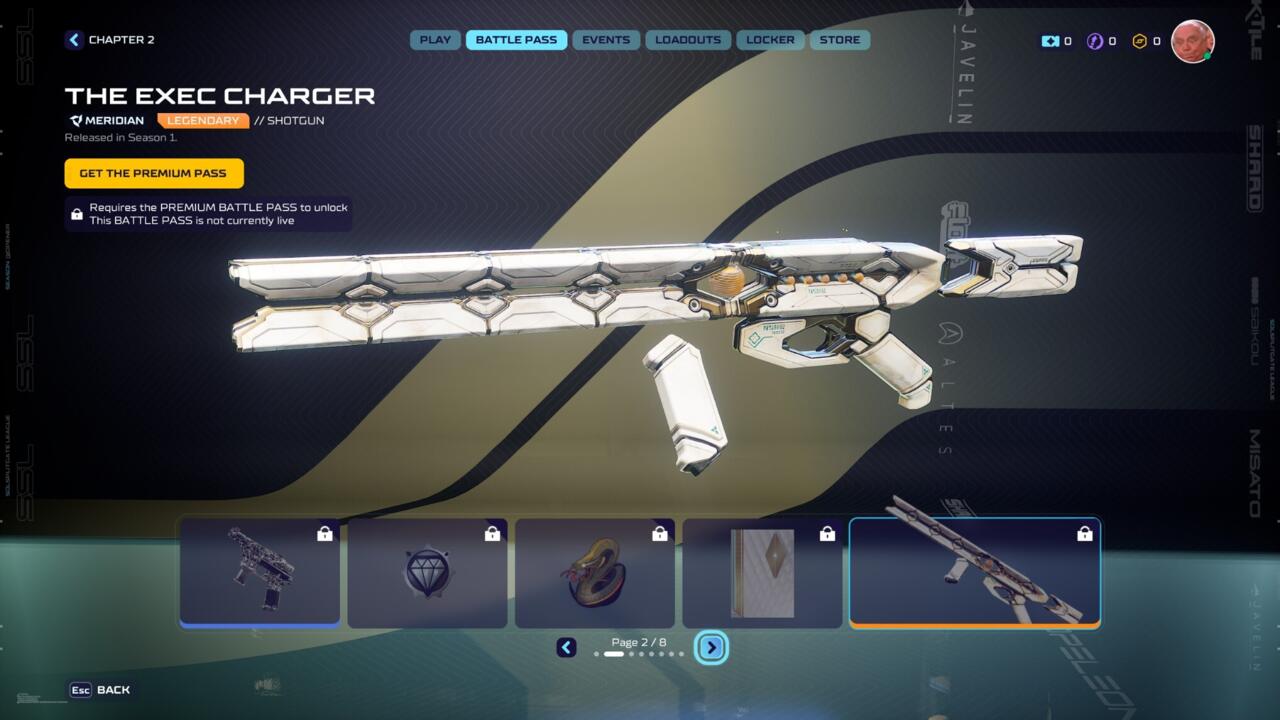This screenshot has height=720, width=1280.
Task: Open the purple currency balance
Action: pyautogui.click(x=1101, y=41)
